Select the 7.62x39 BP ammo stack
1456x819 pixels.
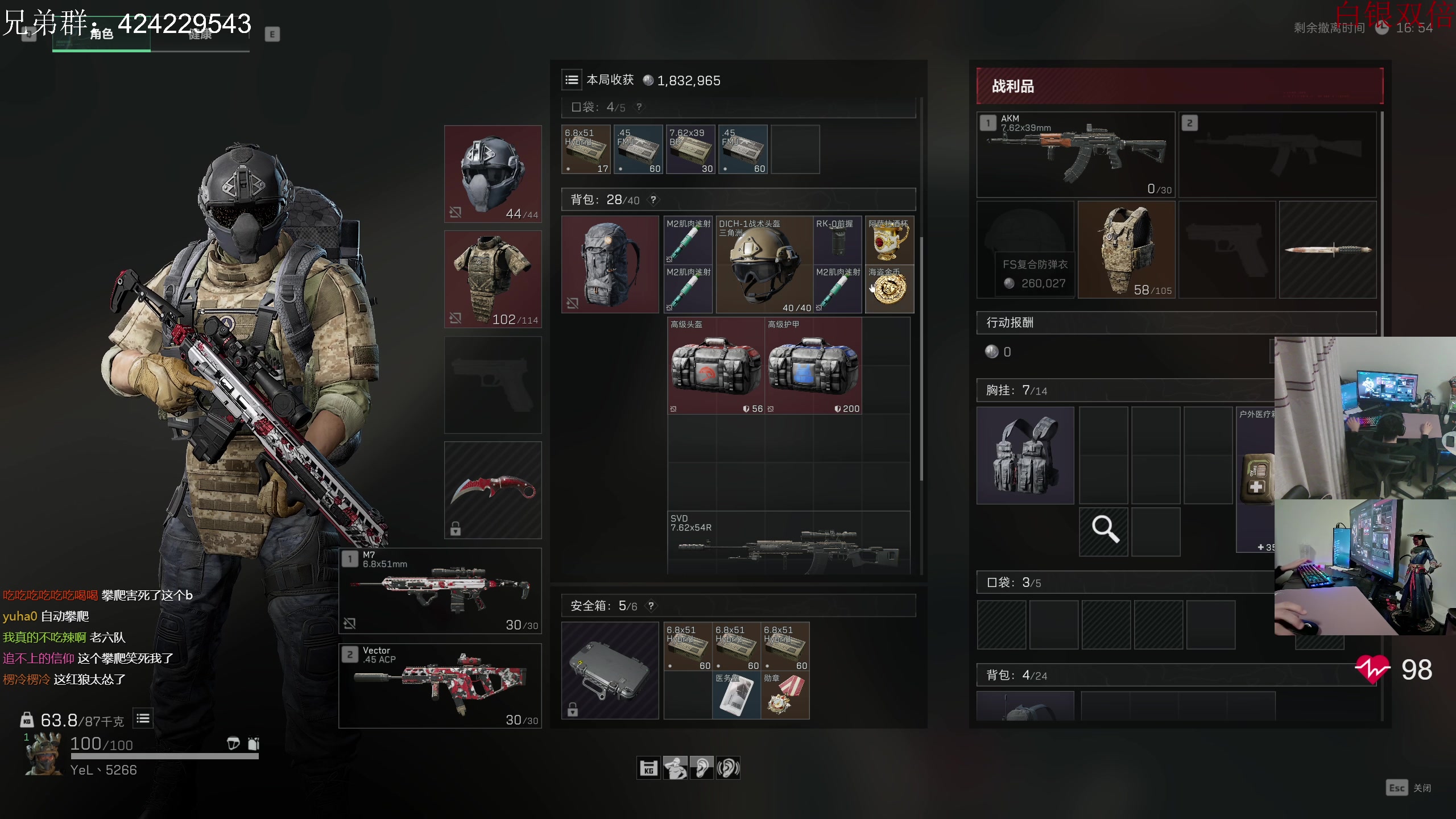point(690,150)
